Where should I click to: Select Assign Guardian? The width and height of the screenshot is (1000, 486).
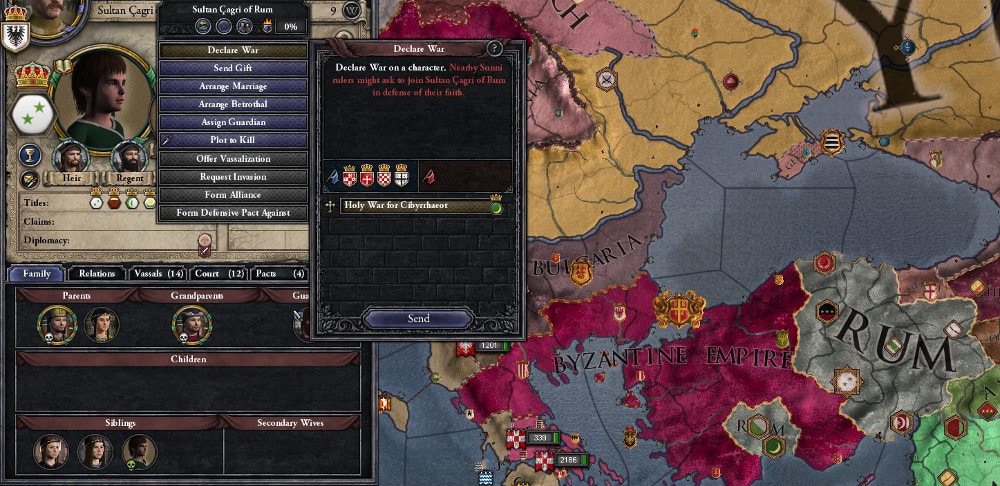(x=233, y=122)
